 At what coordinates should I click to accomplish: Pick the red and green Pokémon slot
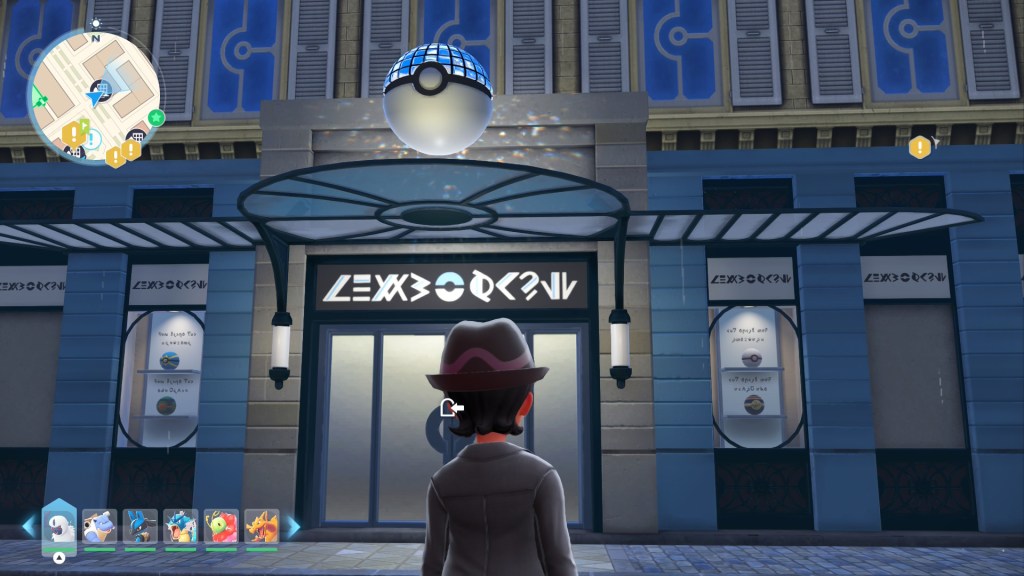click(221, 527)
